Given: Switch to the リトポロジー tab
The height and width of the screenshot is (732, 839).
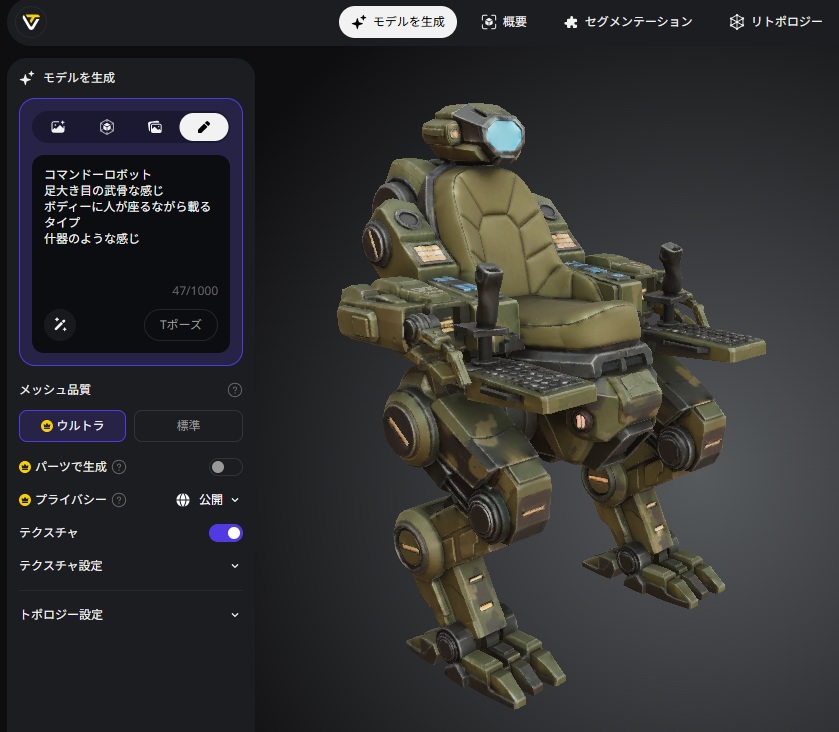Looking at the screenshot, I should pos(776,22).
